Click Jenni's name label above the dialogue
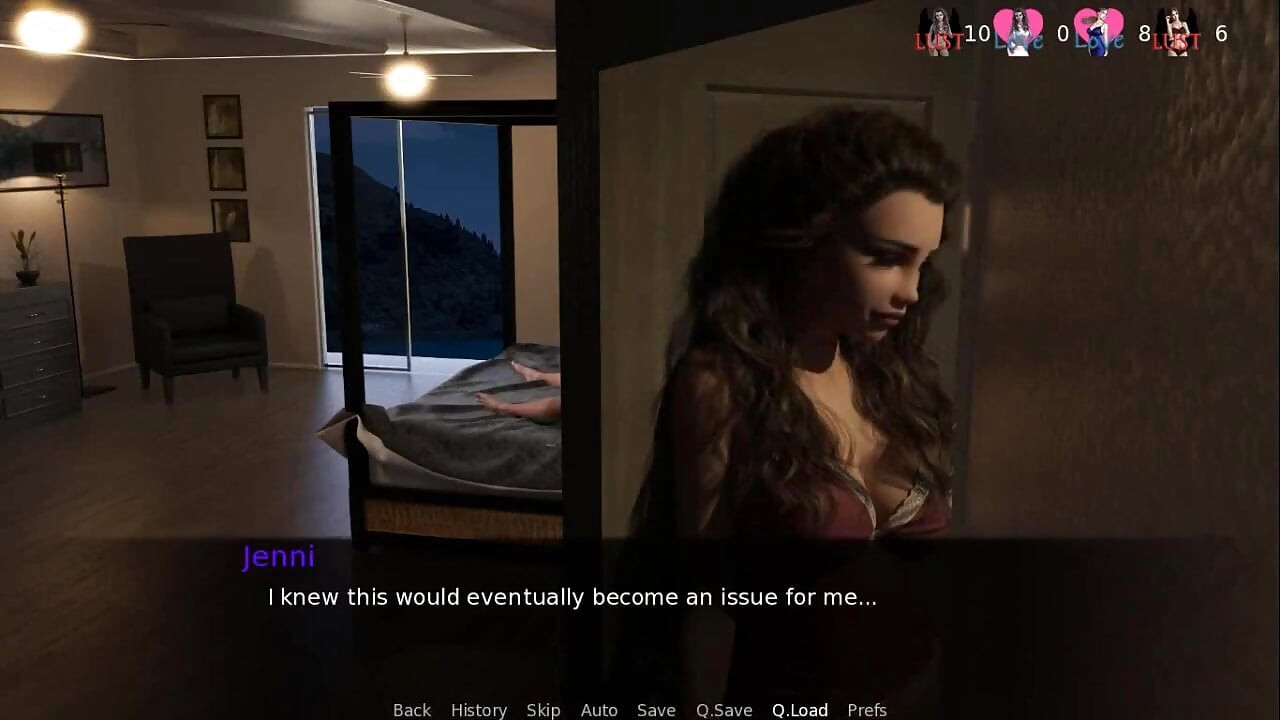This screenshot has width=1280, height=720. [x=280, y=557]
